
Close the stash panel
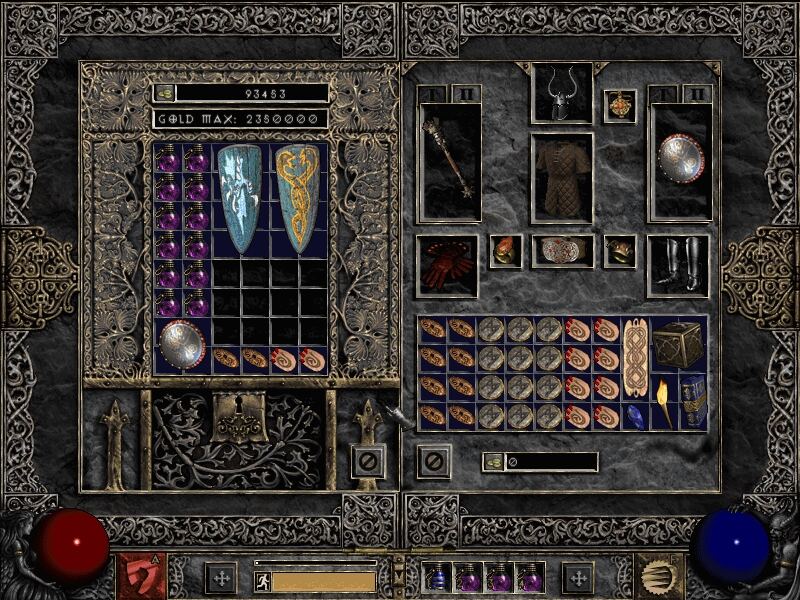(368, 461)
